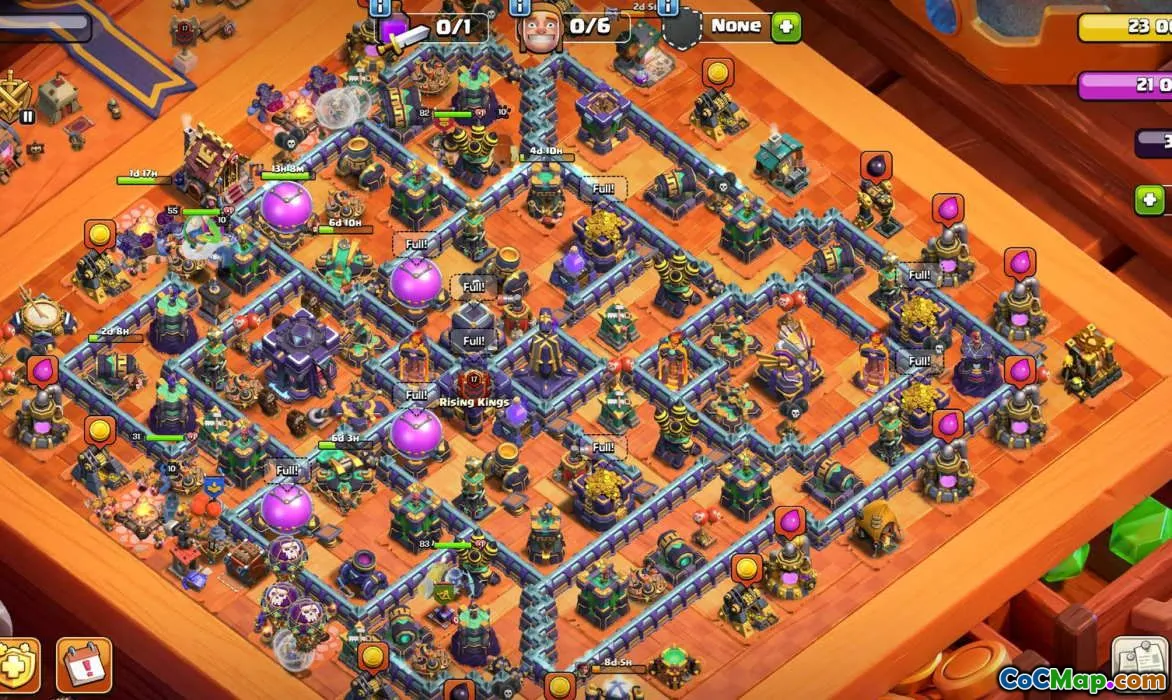Open info for the shield status
Viewport: 1172px width, 700px height.
pos(668,8)
